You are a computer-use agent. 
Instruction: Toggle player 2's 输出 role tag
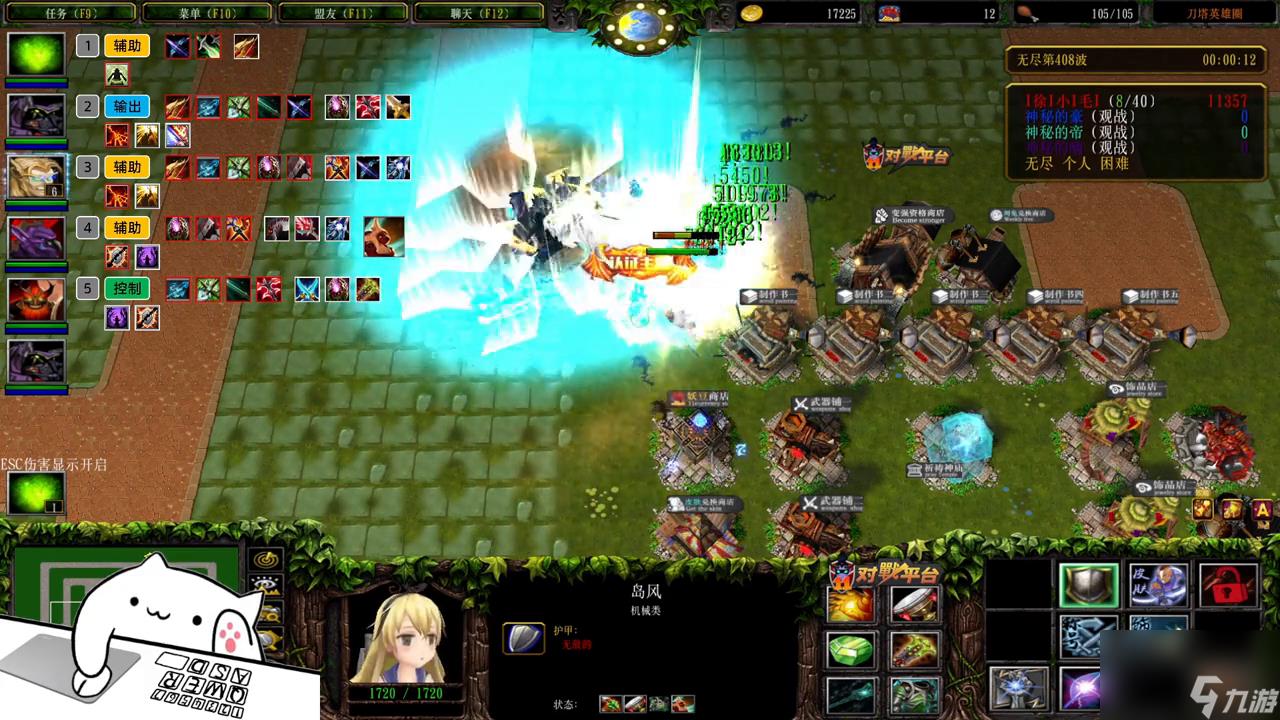click(126, 106)
